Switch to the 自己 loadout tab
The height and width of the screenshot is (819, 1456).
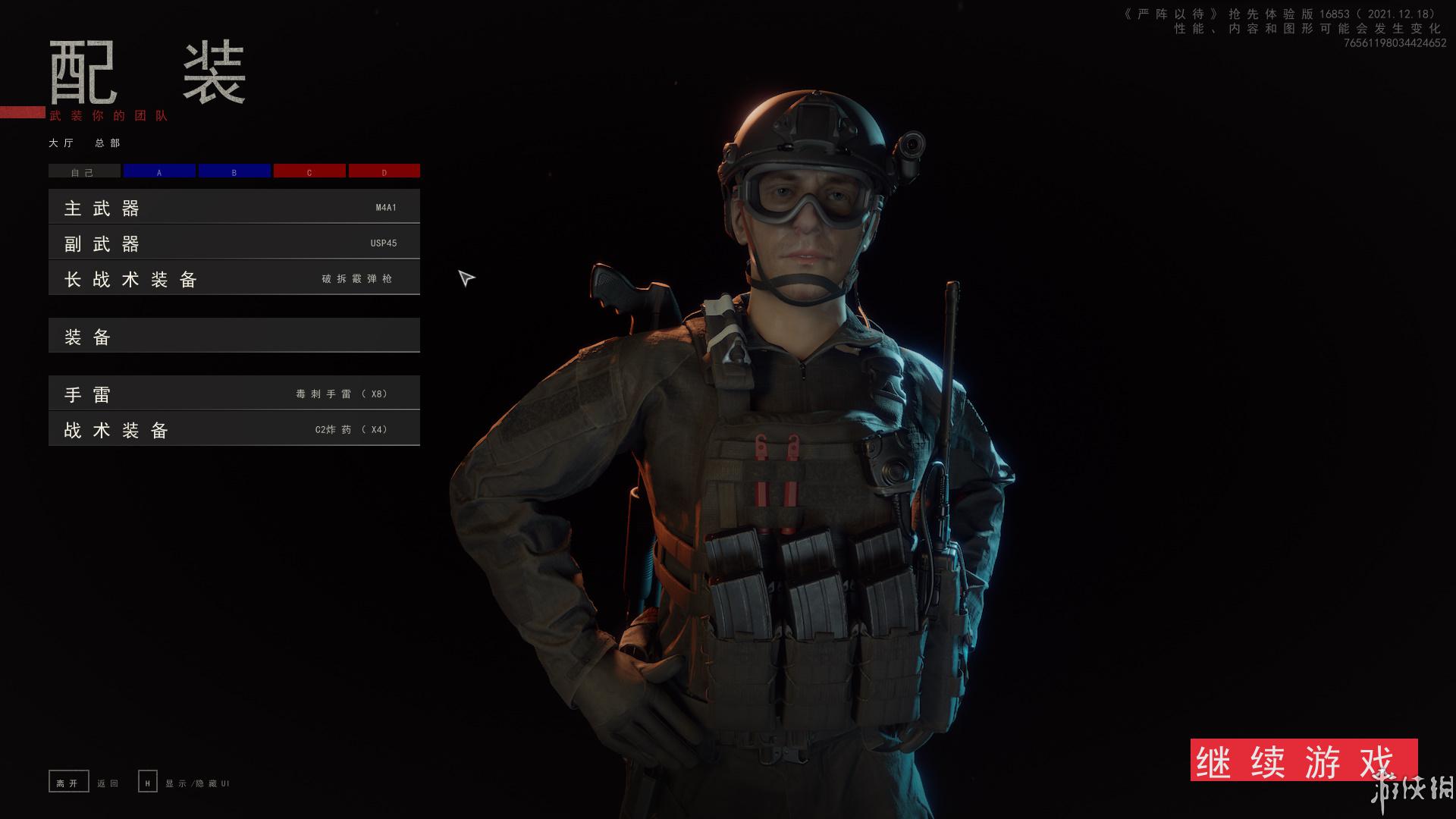[83, 171]
